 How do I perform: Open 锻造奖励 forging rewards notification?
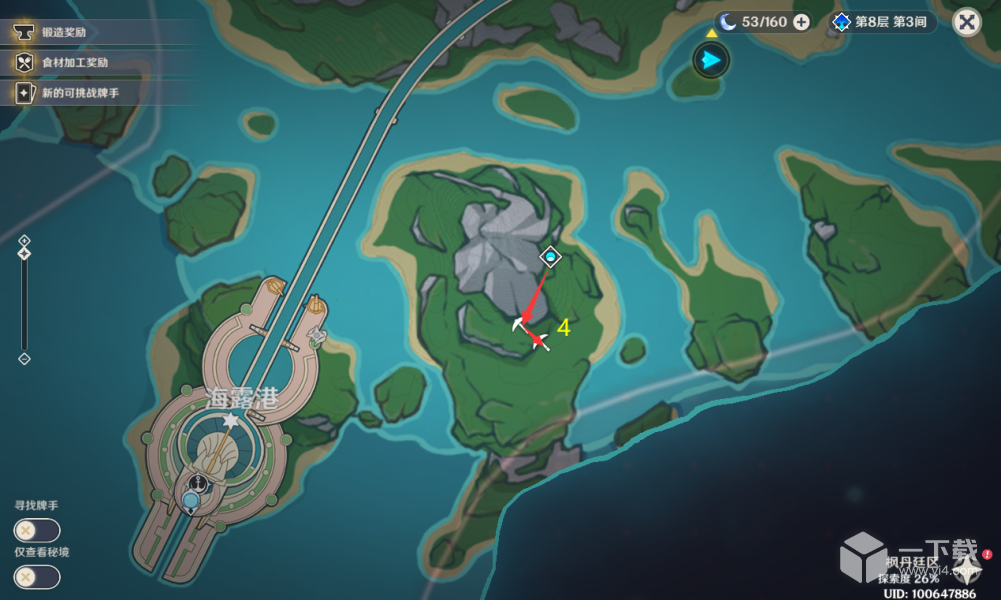(x=63, y=32)
